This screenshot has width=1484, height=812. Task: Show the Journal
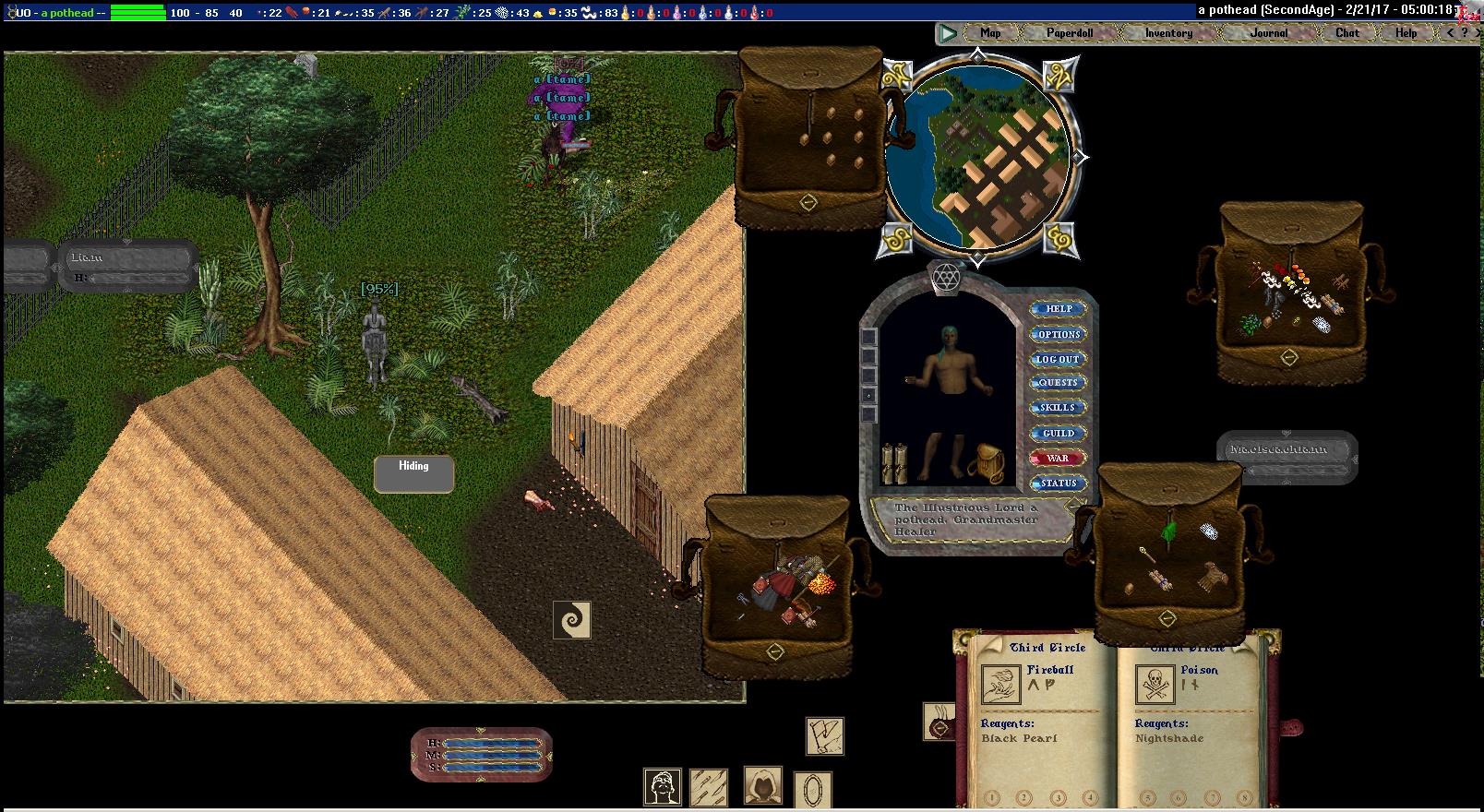(1269, 33)
